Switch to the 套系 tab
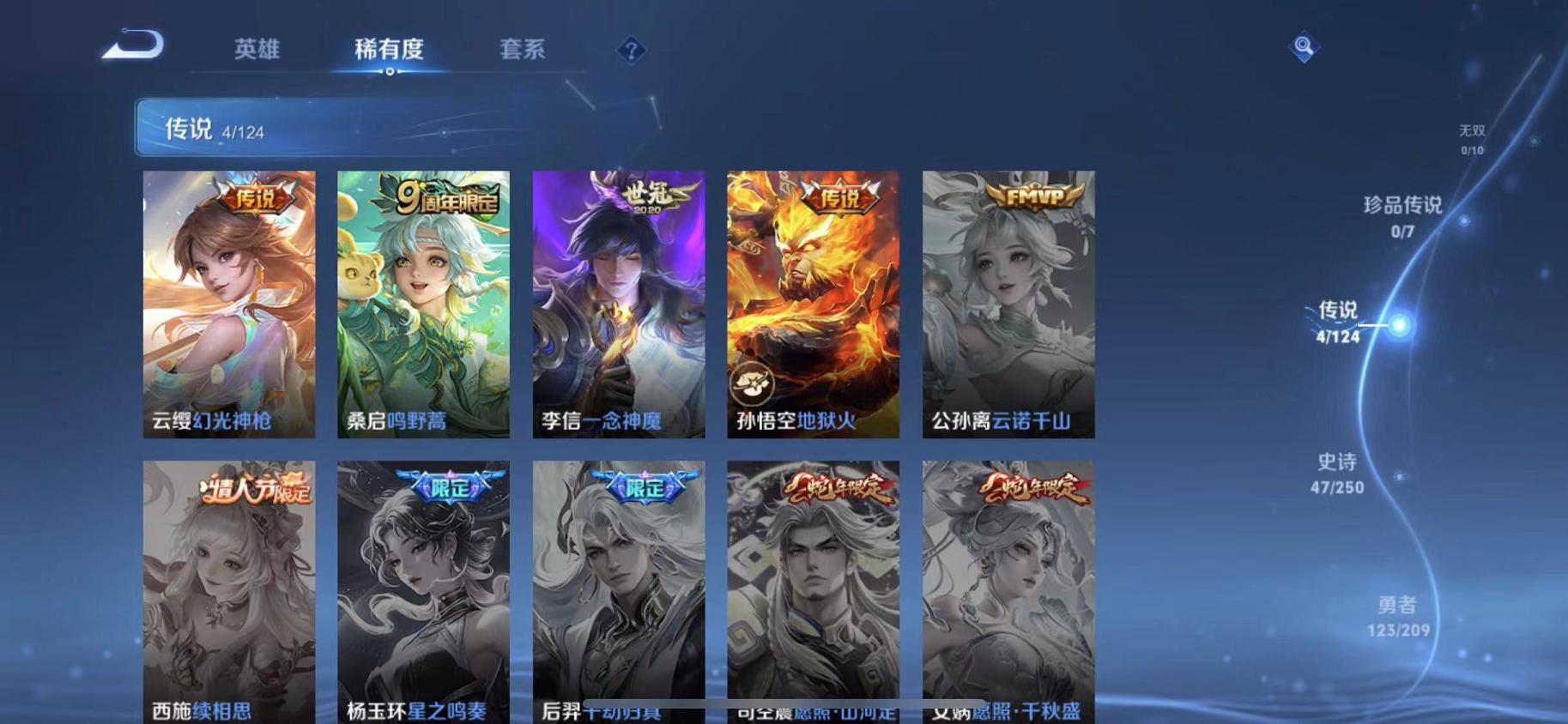 (523, 50)
